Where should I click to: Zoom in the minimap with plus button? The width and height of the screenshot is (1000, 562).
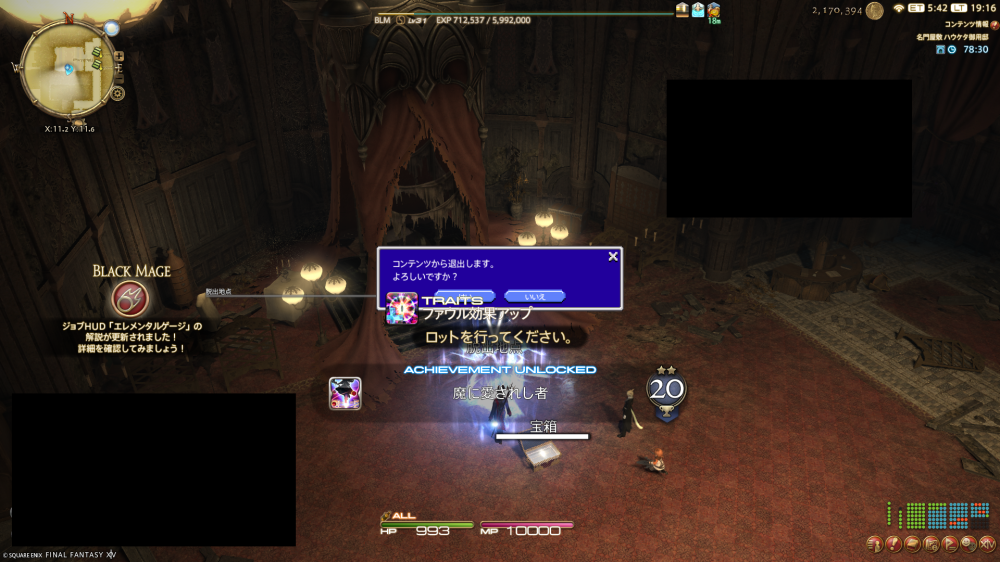(x=118, y=56)
